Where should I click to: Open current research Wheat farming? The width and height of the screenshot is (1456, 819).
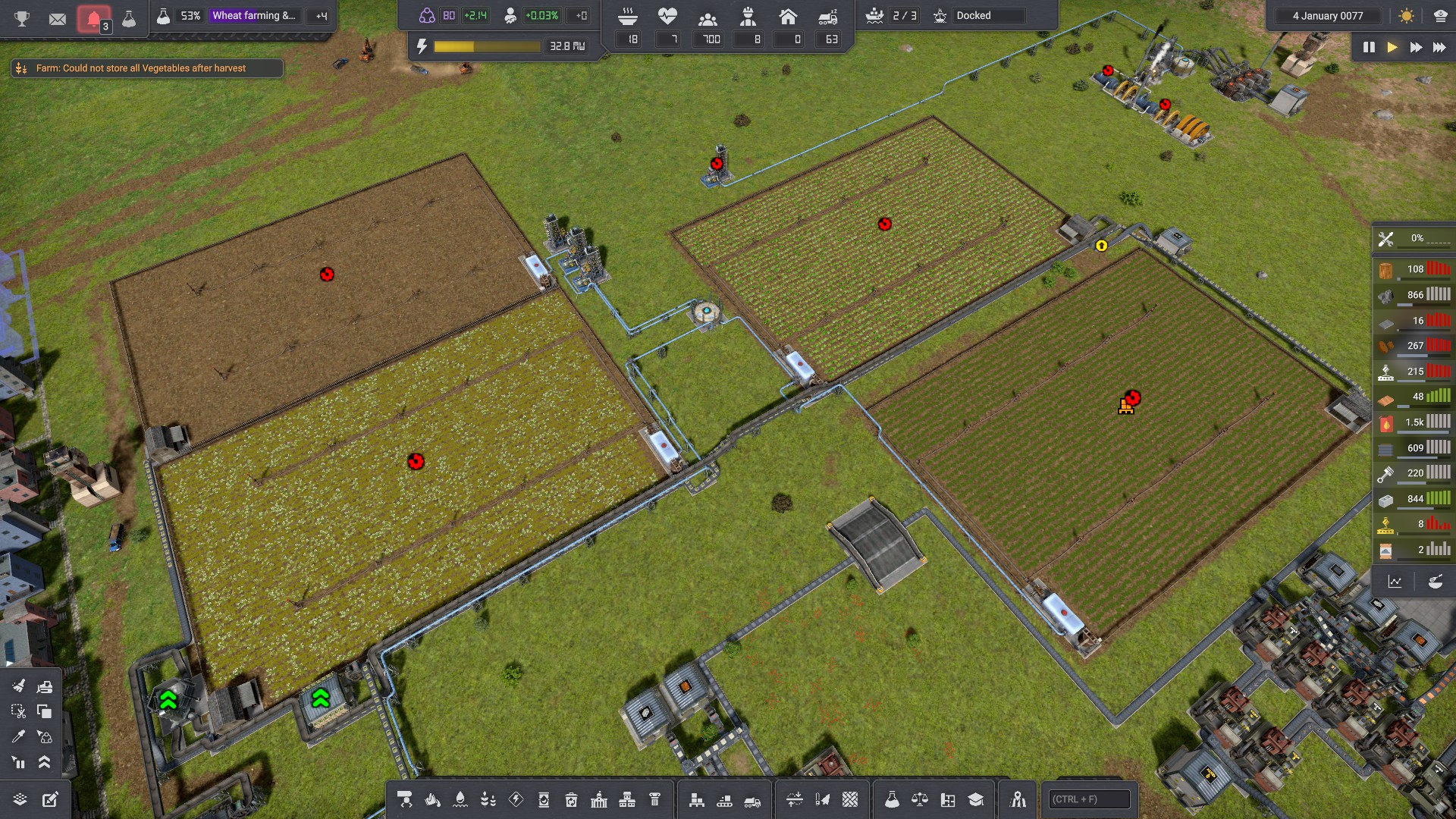(x=254, y=15)
